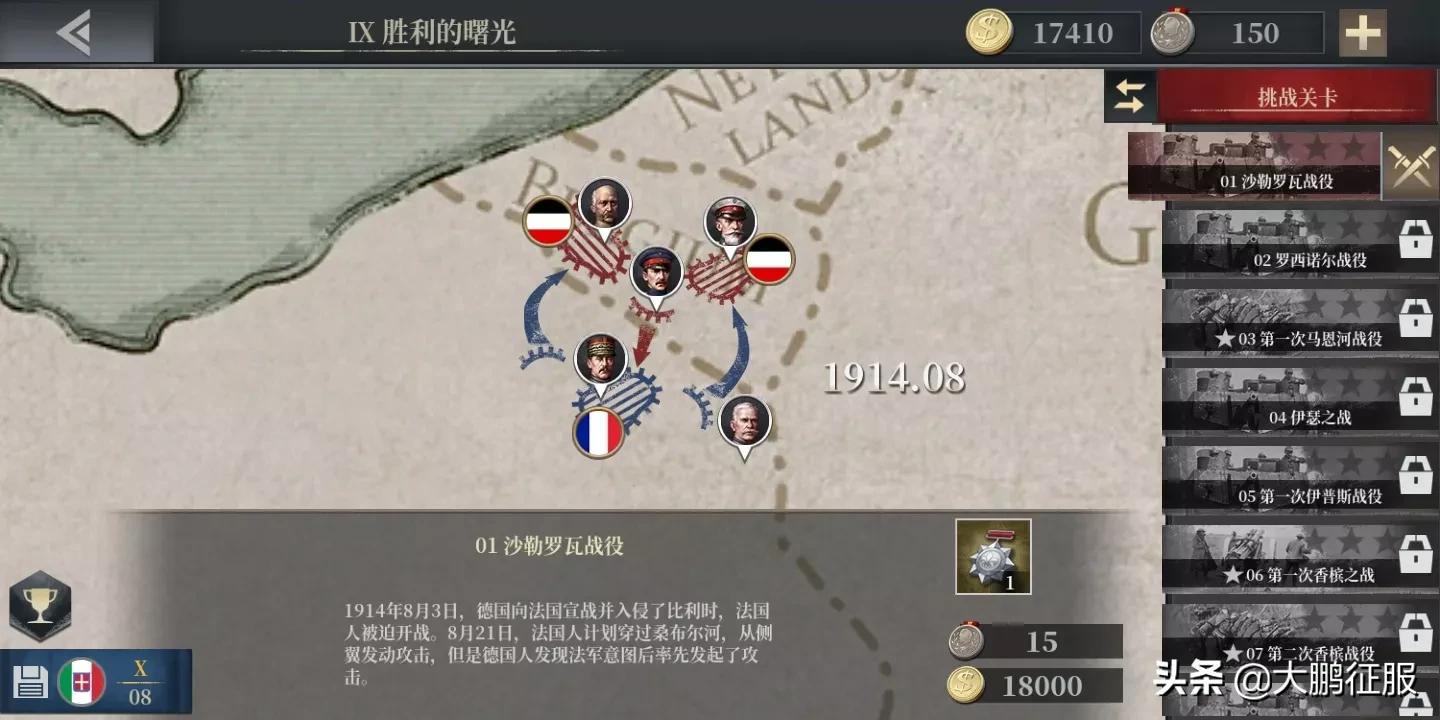Screen dimensions: 1440x720
Task: Toggle the swap arrows mode switch beside 挑战关卡
Action: point(1130,96)
